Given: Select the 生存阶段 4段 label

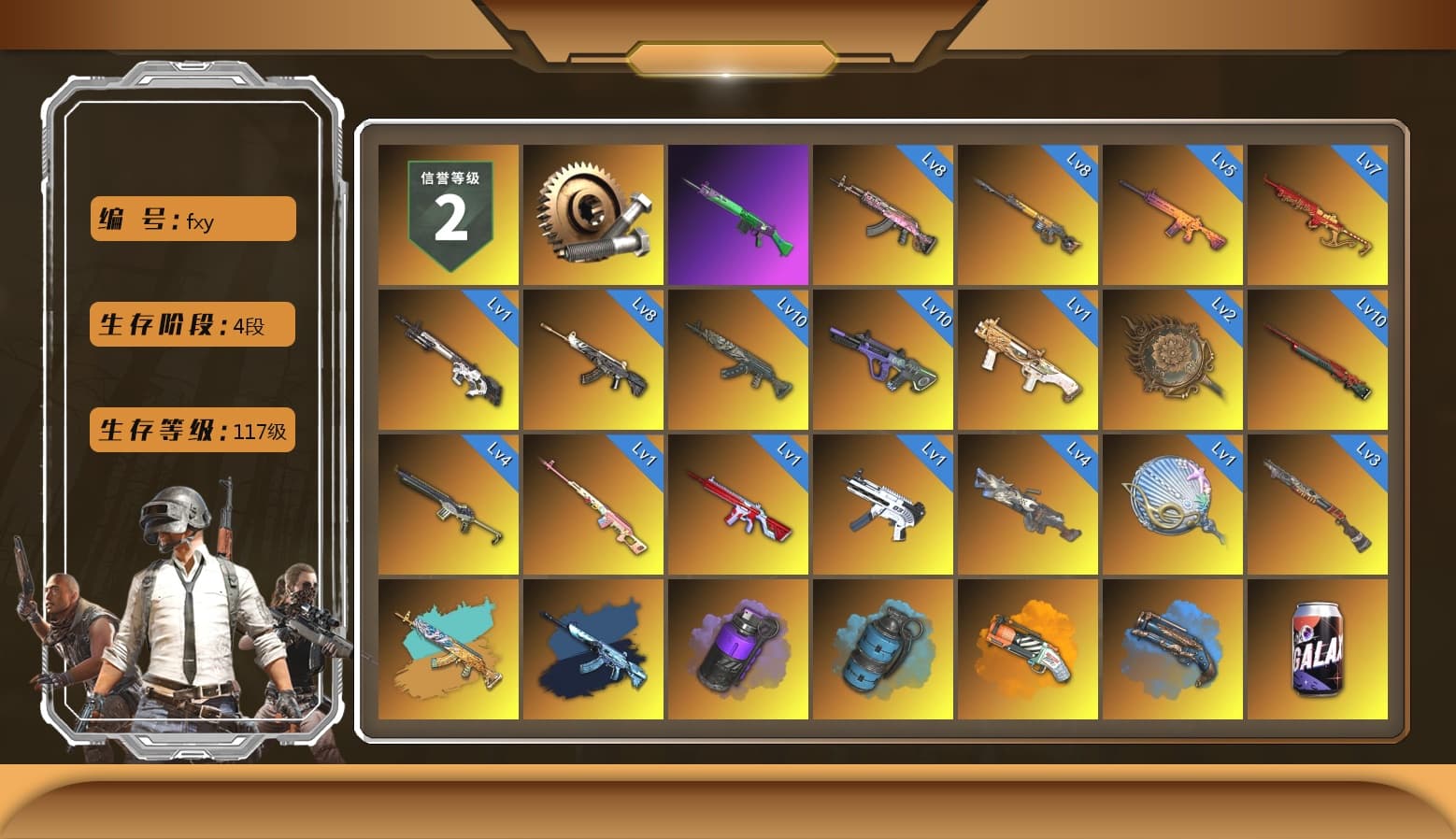Looking at the screenshot, I should click(192, 325).
